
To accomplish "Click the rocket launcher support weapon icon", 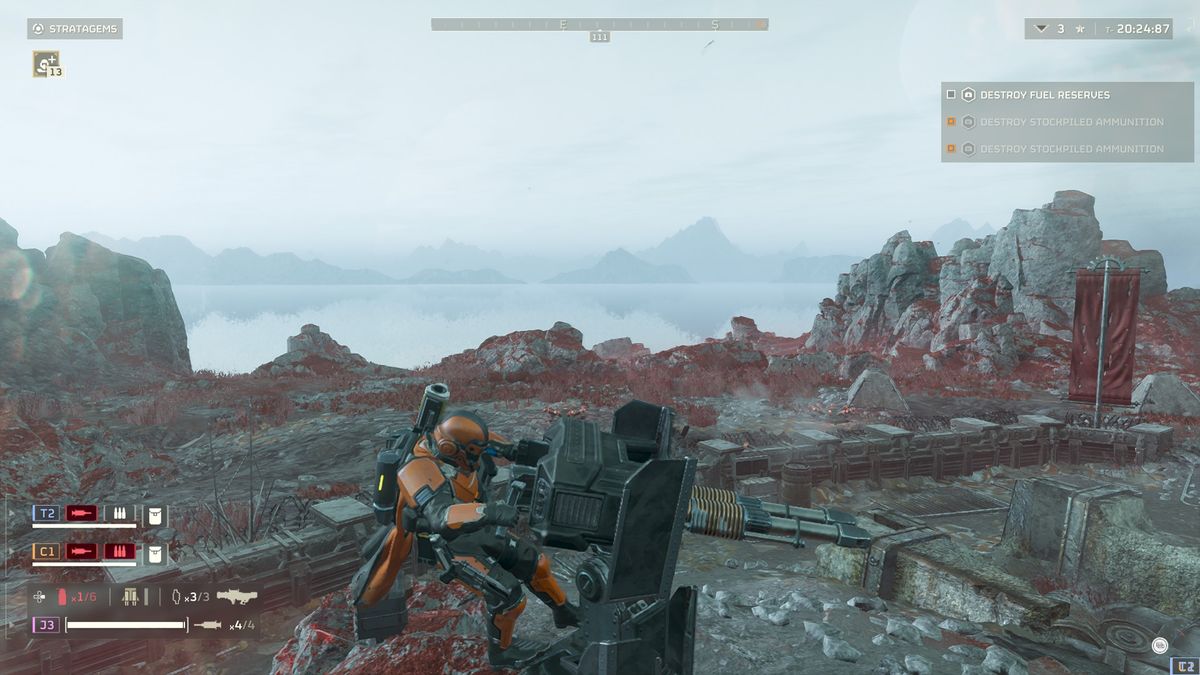I will click(x=237, y=596).
